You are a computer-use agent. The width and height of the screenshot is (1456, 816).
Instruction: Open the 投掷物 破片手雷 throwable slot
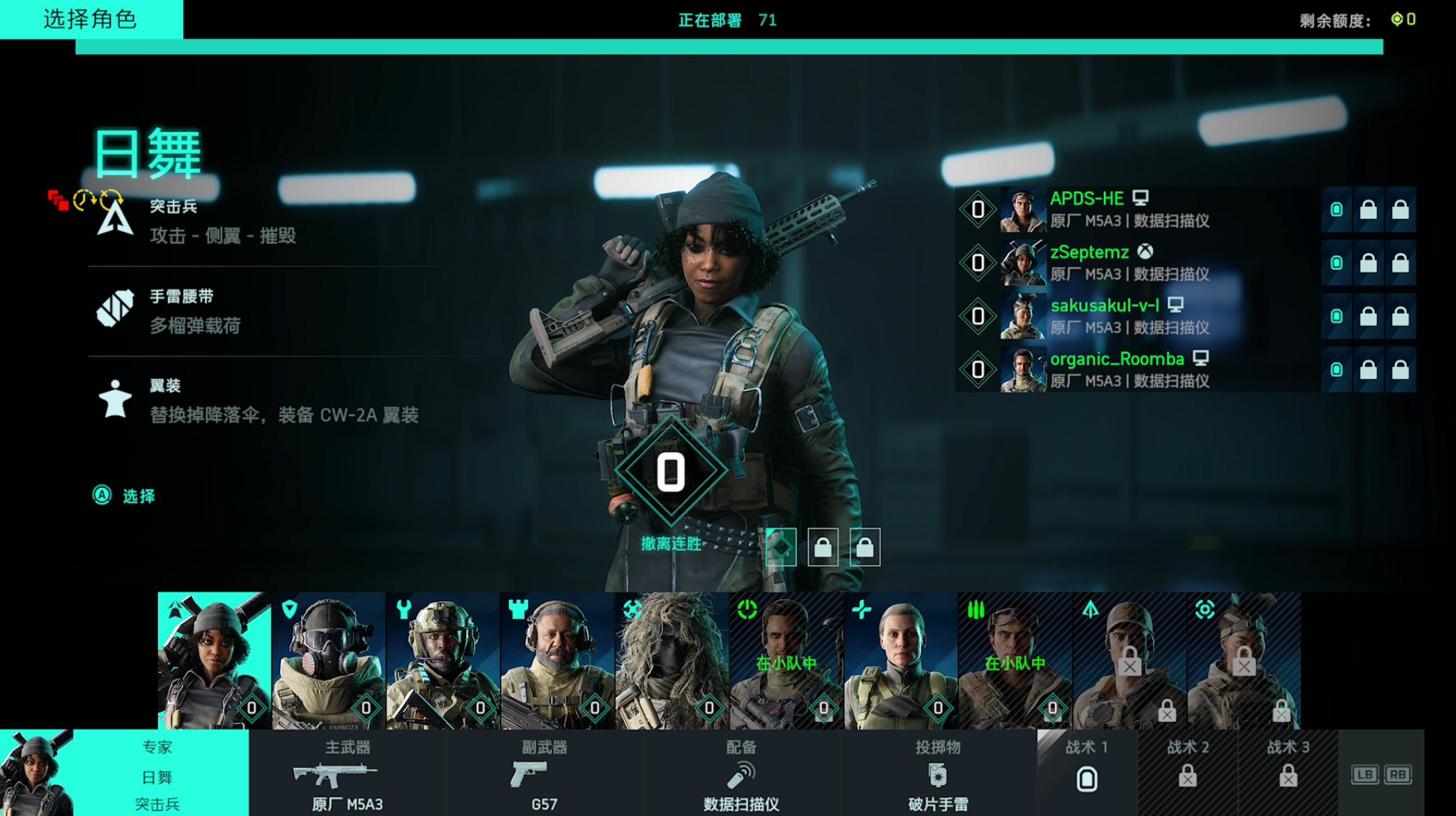937,774
